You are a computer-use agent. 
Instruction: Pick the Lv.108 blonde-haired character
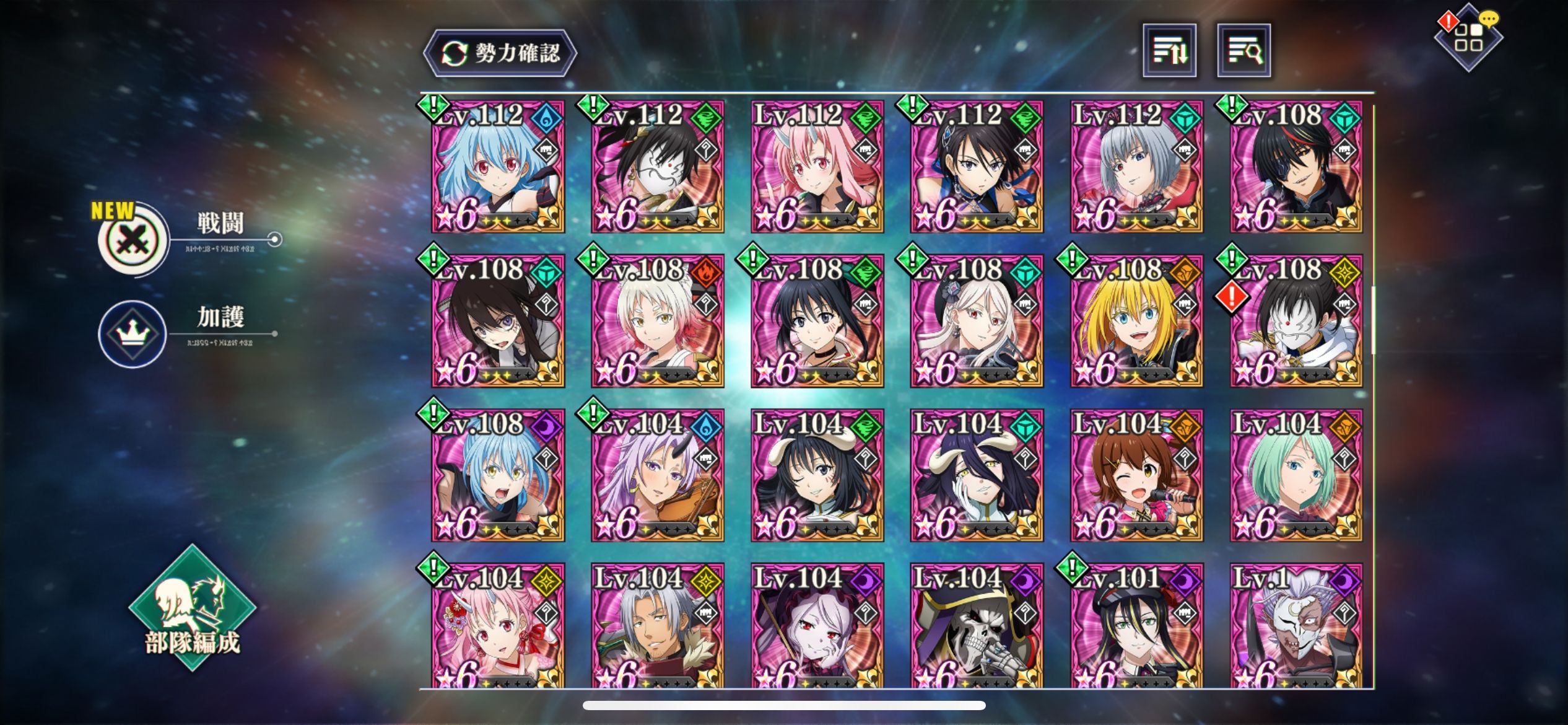[1137, 321]
